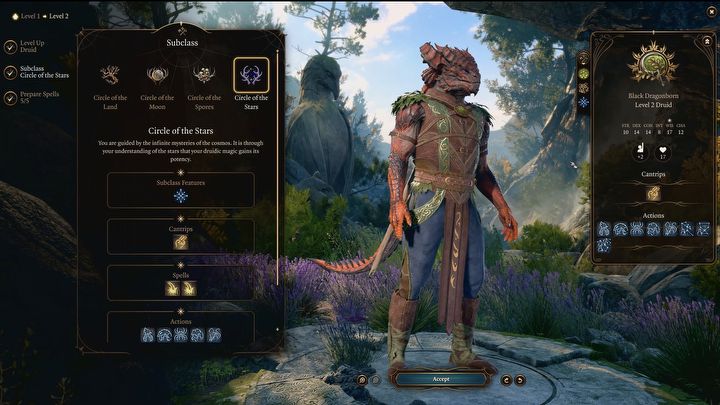Choose the Circle of the Land subclass
This screenshot has width=720, height=405.
111,75
